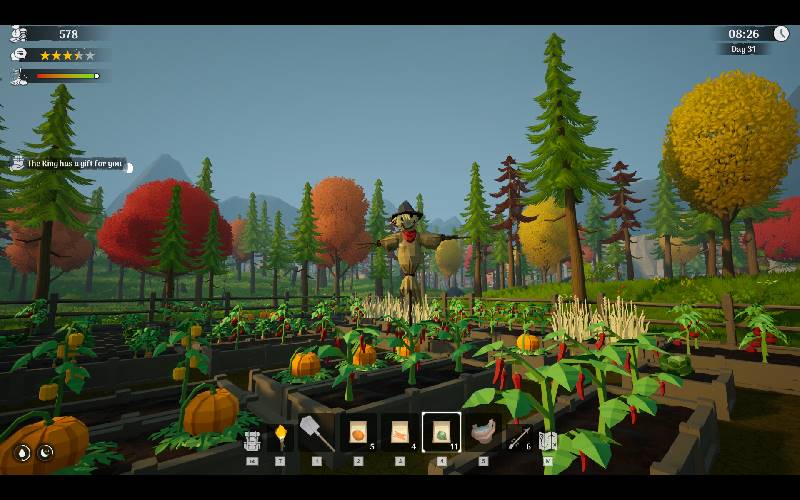800x500 pixels.
Task: Select the highlighted green cabbage seed packet
Action: click(441, 433)
